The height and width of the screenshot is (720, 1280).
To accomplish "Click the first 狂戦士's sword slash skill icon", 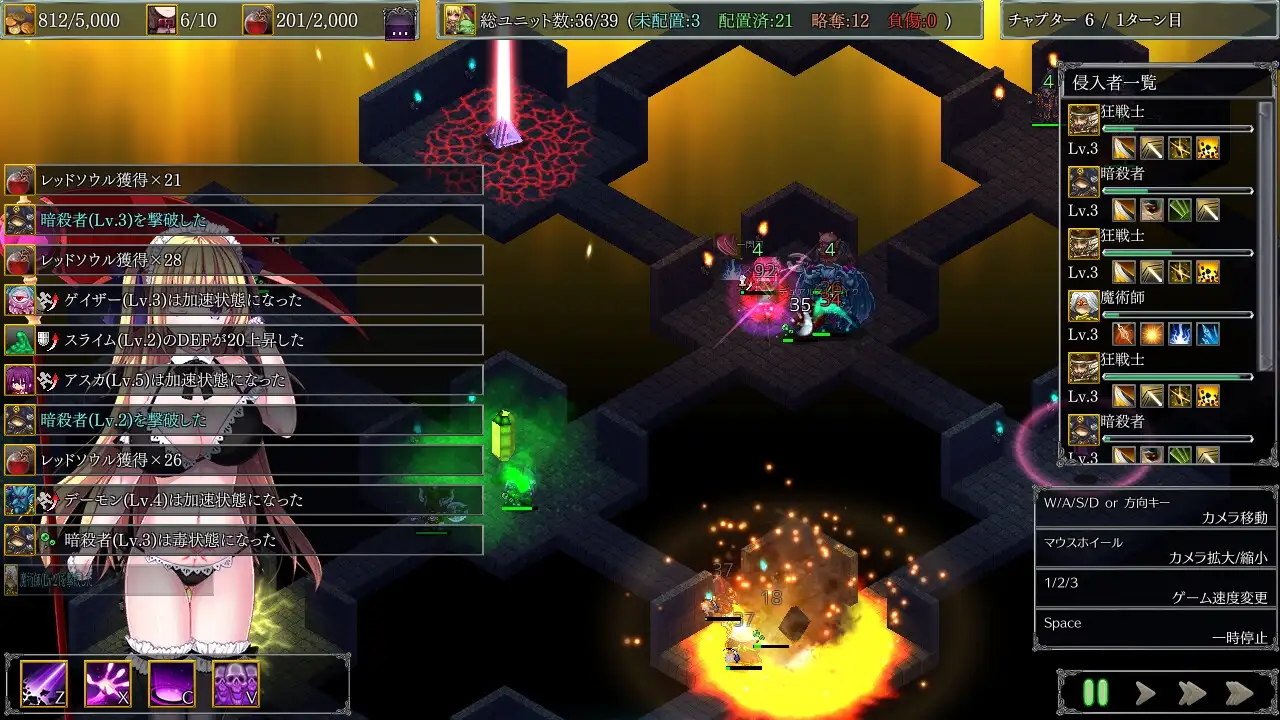I will (1123, 148).
